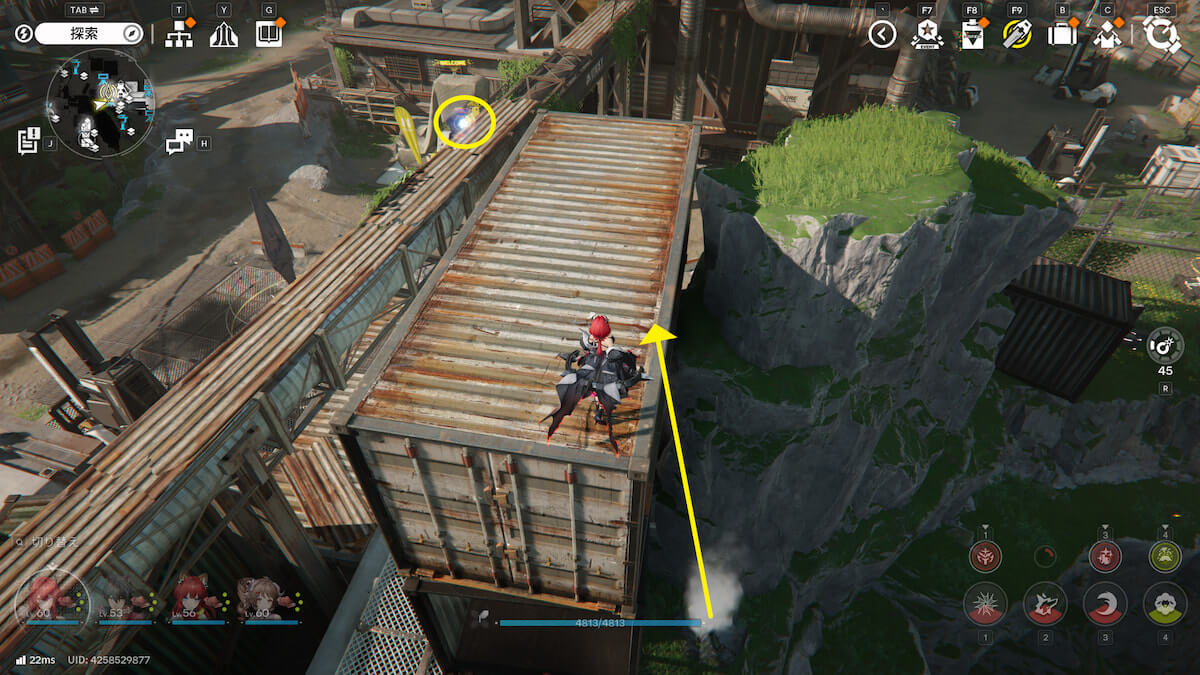Image resolution: width=1200 pixels, height=675 pixels.
Task: Click the yellow circular ticket icon
Action: click(x=1016, y=35)
